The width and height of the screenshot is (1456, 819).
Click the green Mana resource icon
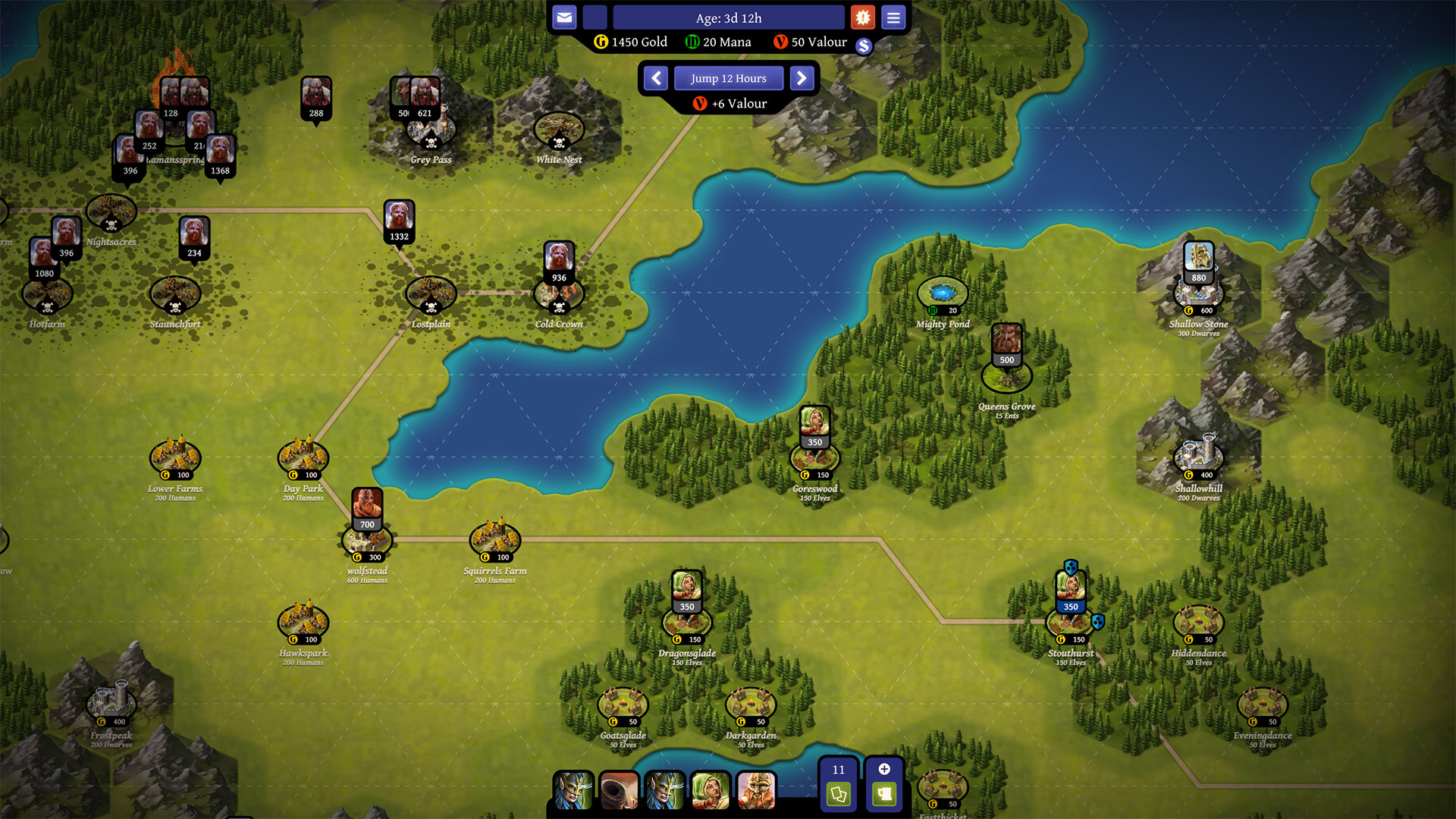point(692,42)
